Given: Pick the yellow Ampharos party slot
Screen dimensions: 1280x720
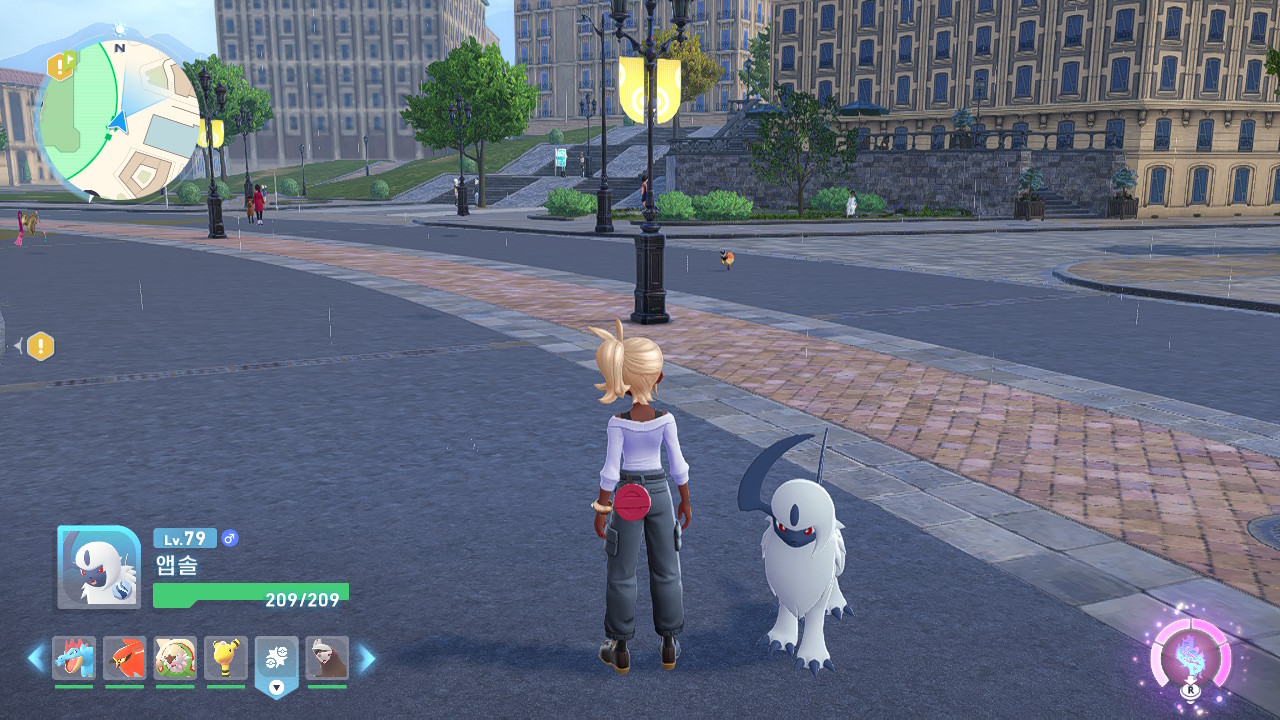Looking at the screenshot, I should pyautogui.click(x=226, y=658).
